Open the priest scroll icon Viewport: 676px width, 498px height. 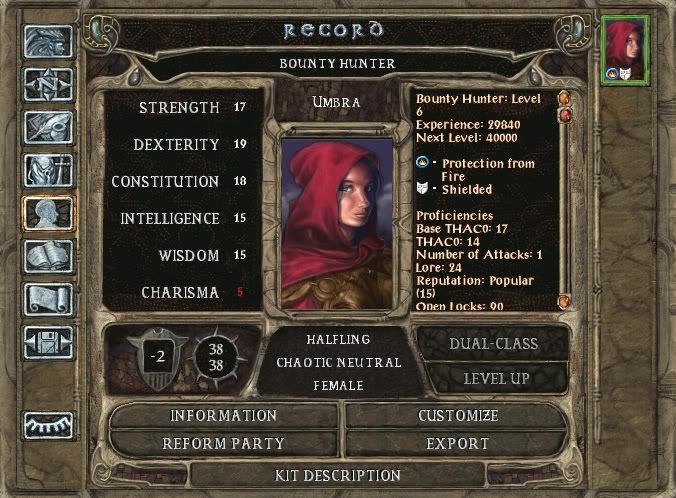pos(48,299)
